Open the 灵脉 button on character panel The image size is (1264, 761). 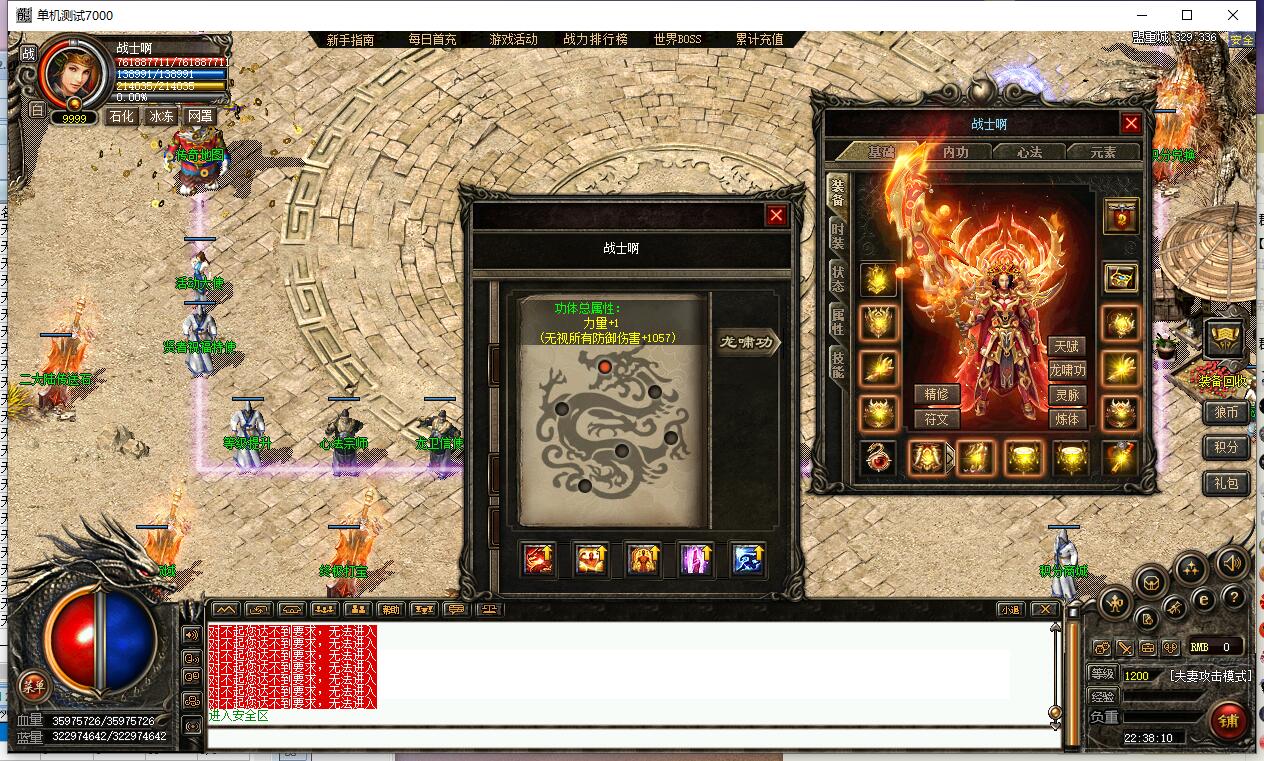coord(1067,395)
